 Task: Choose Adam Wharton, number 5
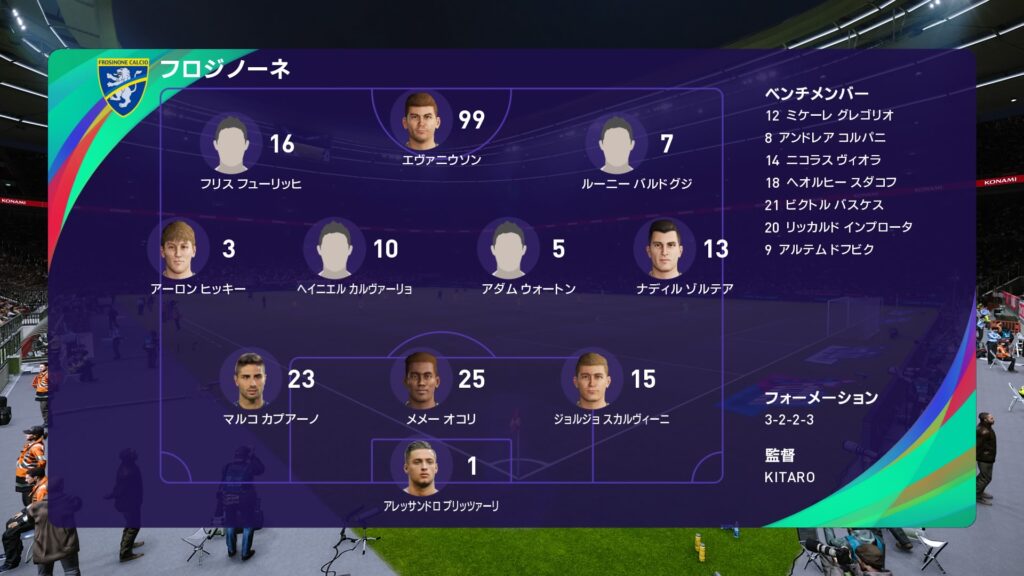point(509,250)
